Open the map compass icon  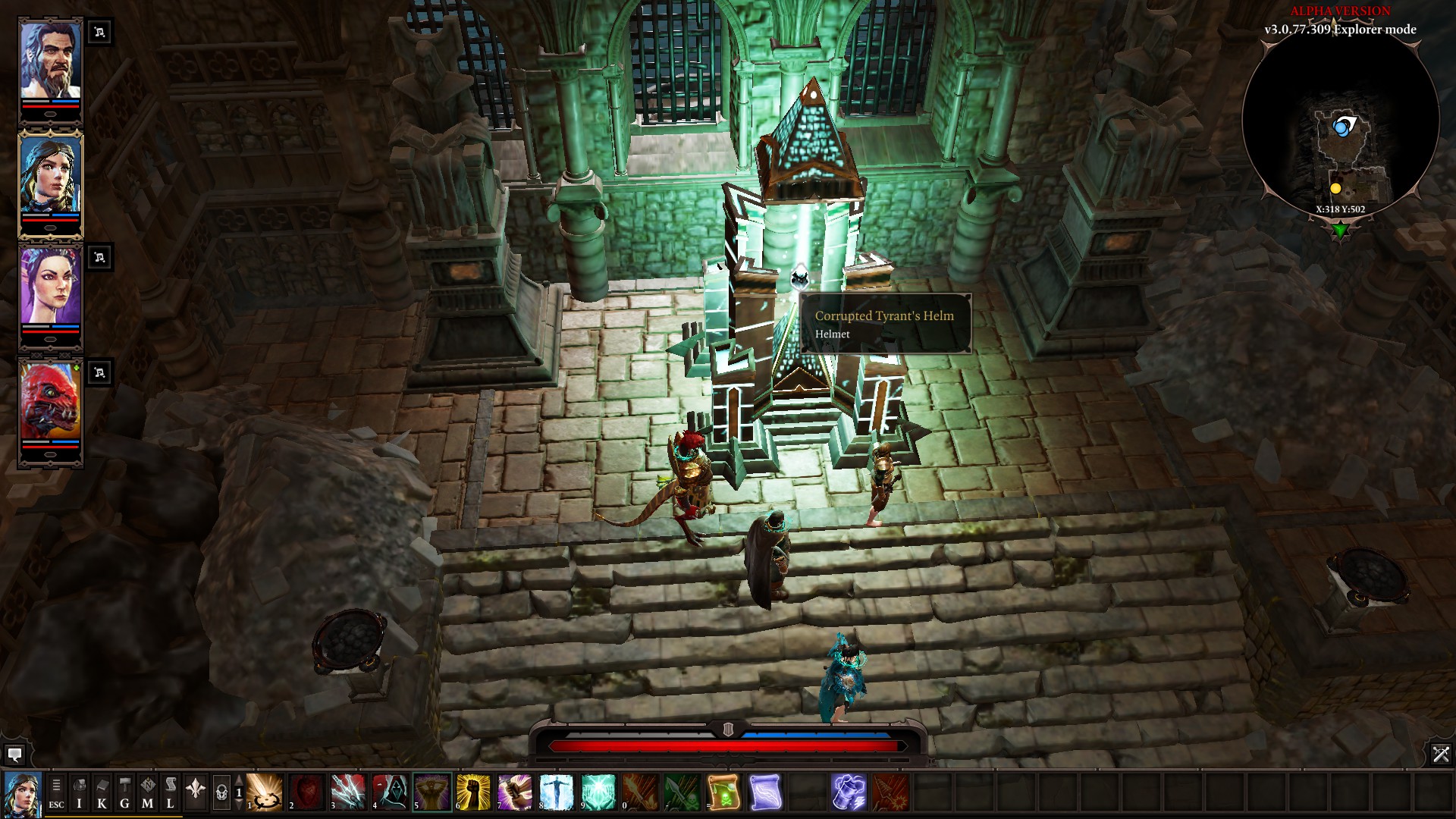pyautogui.click(x=147, y=792)
